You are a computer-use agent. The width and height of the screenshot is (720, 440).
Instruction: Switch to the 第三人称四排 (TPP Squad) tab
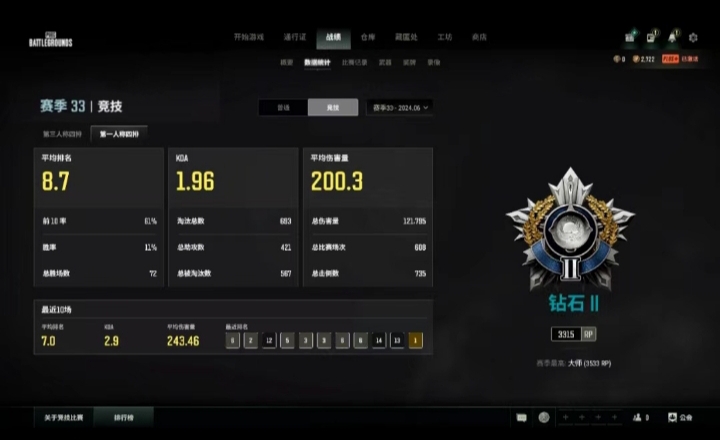[62, 133]
